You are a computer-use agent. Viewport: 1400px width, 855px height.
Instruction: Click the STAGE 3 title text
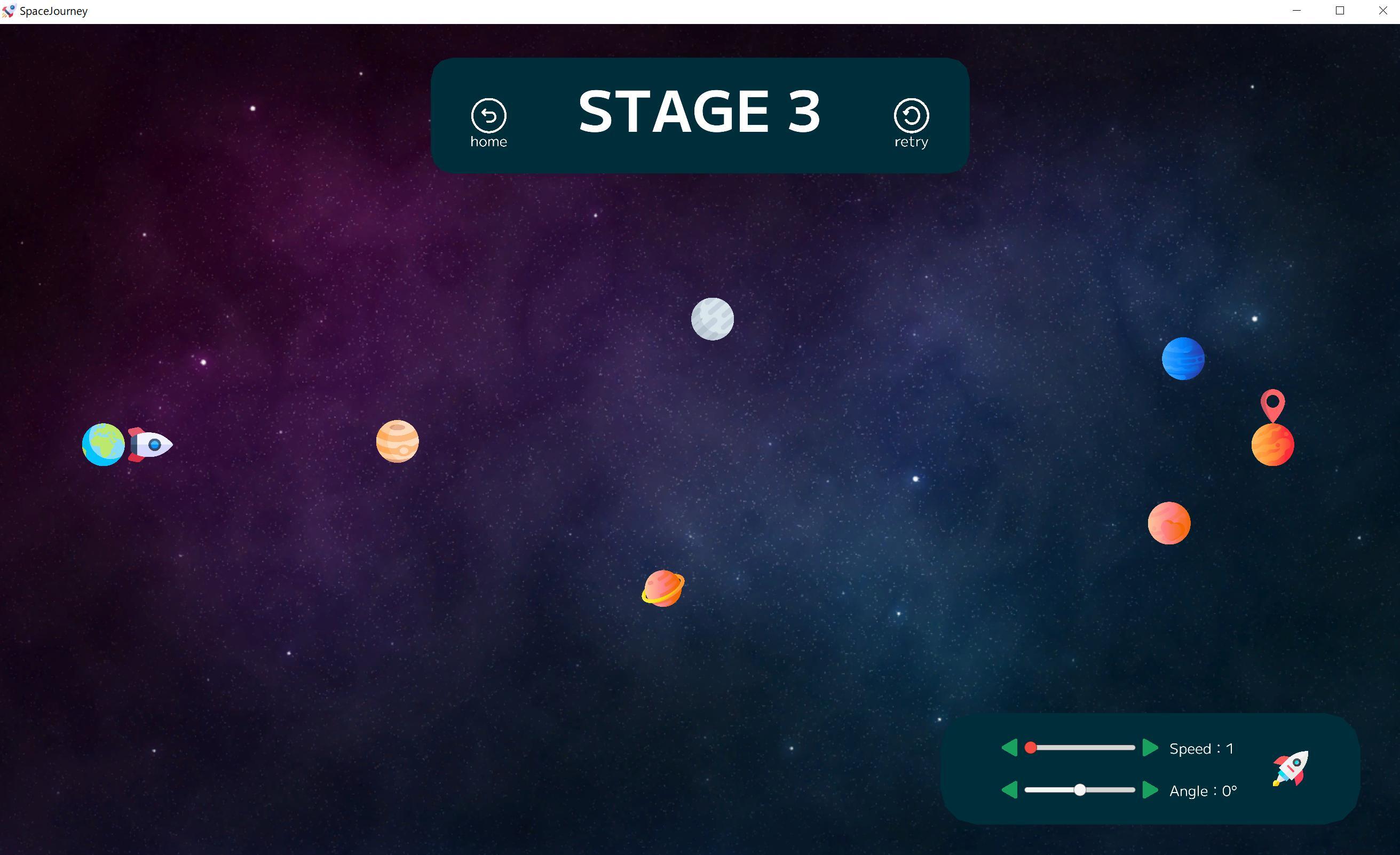pyautogui.click(x=698, y=112)
